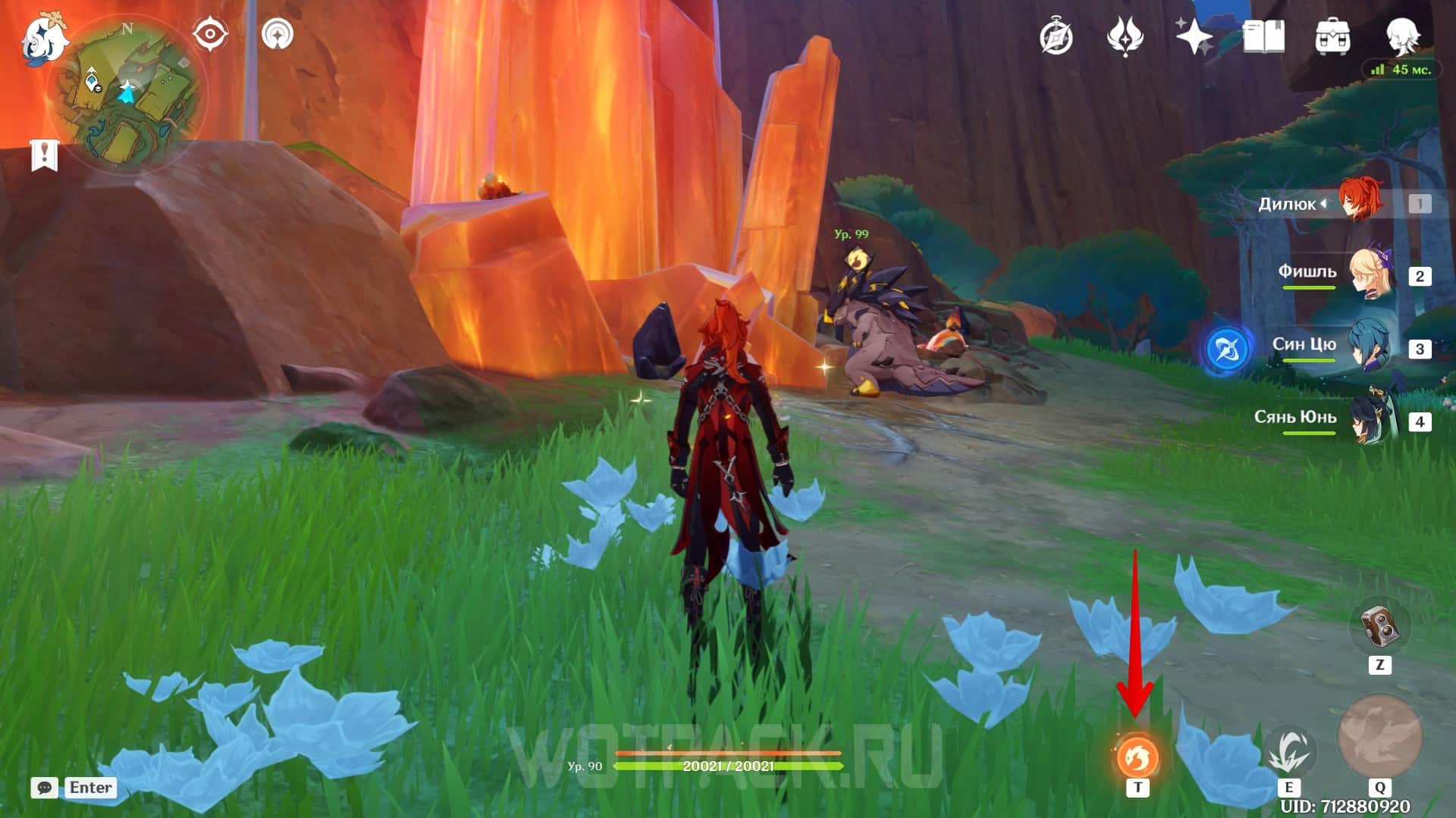Open the signal ring icon beside the minimap
This screenshot has width=1456, height=818.
click(278, 34)
